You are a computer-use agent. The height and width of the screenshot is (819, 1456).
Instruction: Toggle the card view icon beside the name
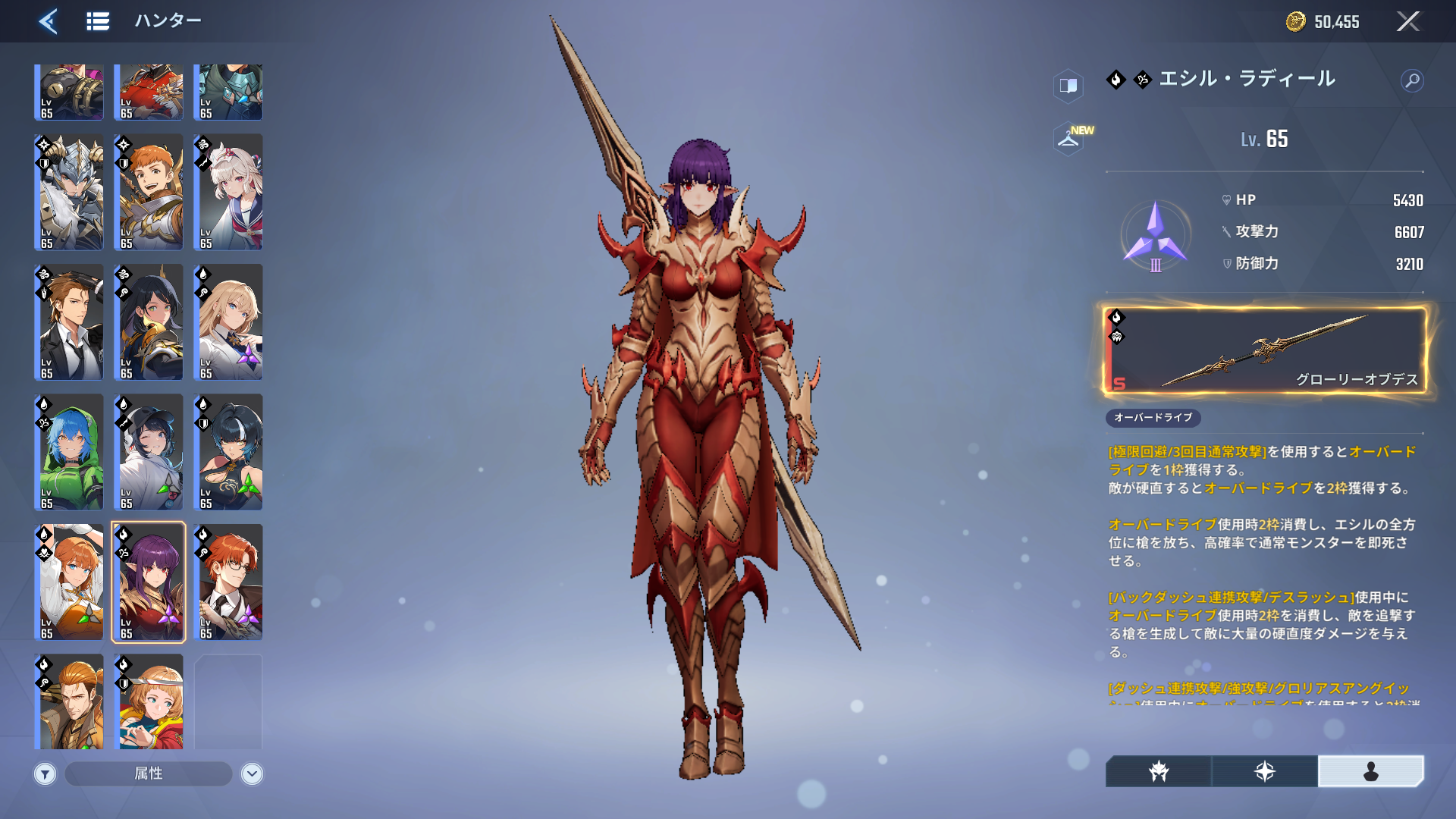[x=1068, y=86]
